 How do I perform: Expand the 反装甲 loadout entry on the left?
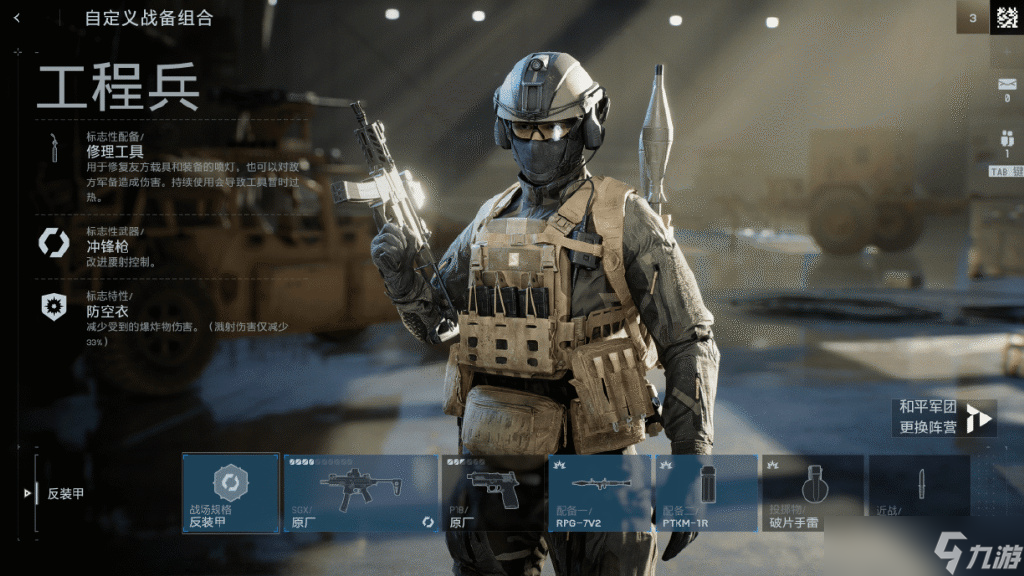[62, 493]
